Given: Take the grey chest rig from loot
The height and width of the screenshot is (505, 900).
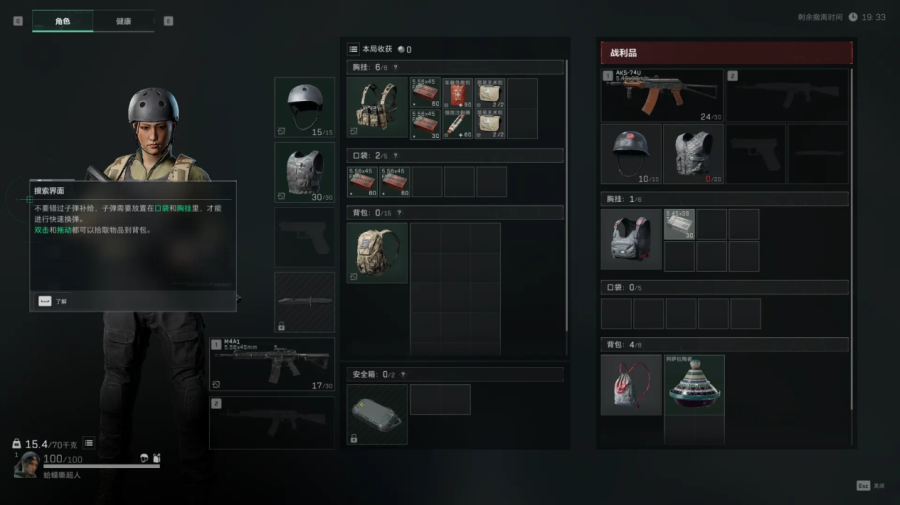Looking at the screenshot, I should click(631, 240).
